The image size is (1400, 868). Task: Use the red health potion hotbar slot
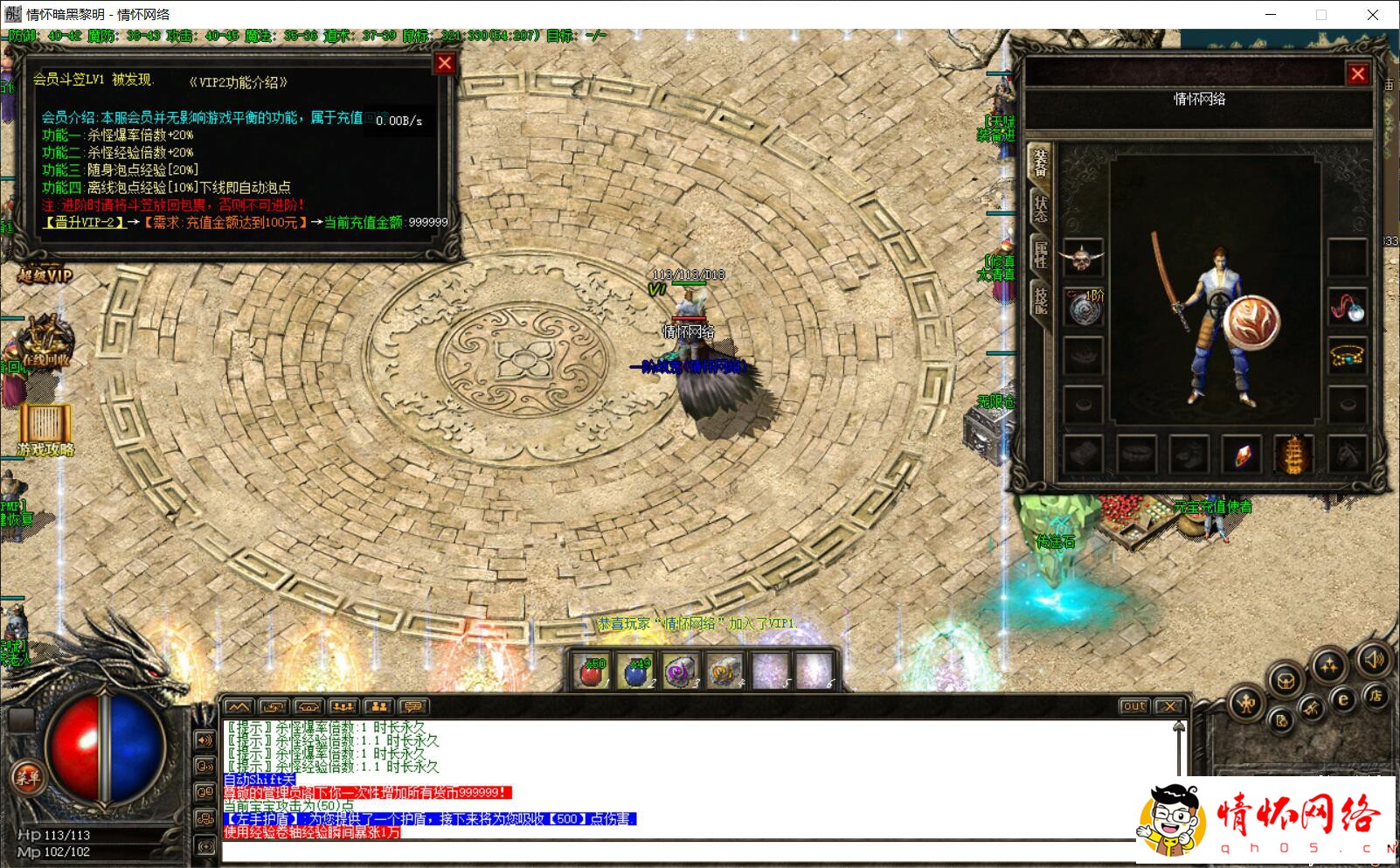(x=593, y=671)
